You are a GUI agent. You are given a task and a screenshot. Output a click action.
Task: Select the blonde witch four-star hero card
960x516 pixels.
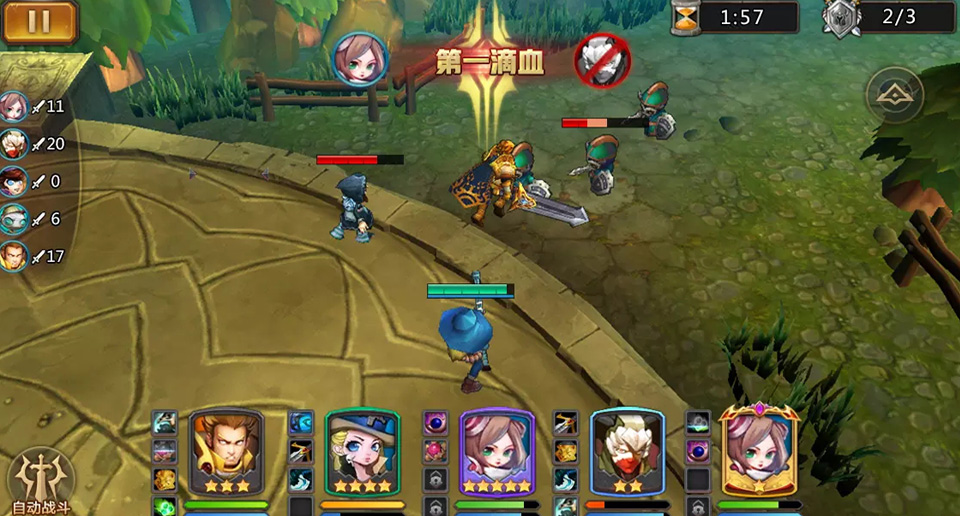click(362, 452)
